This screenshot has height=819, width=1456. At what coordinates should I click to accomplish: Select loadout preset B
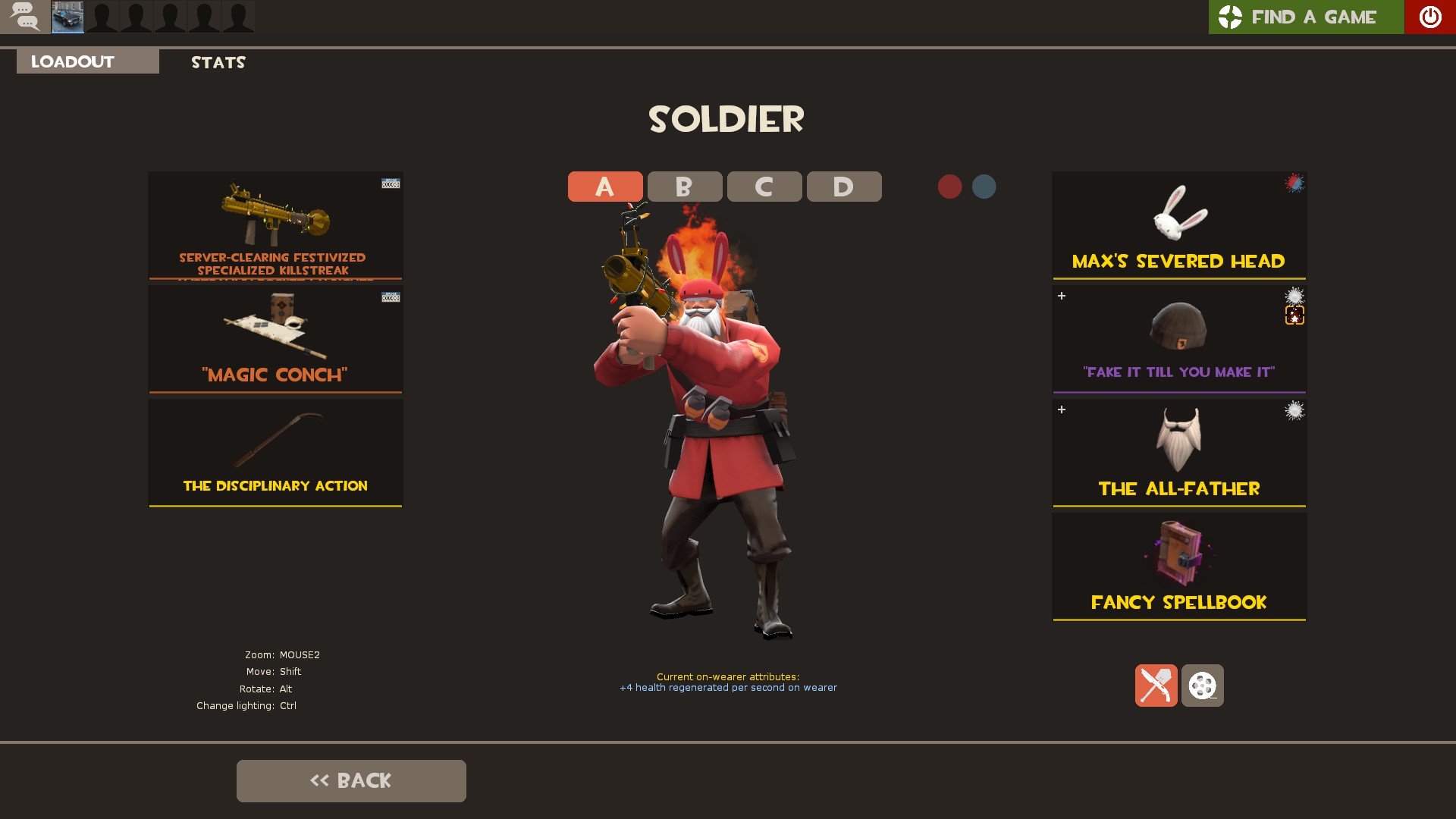pyautogui.click(x=684, y=187)
